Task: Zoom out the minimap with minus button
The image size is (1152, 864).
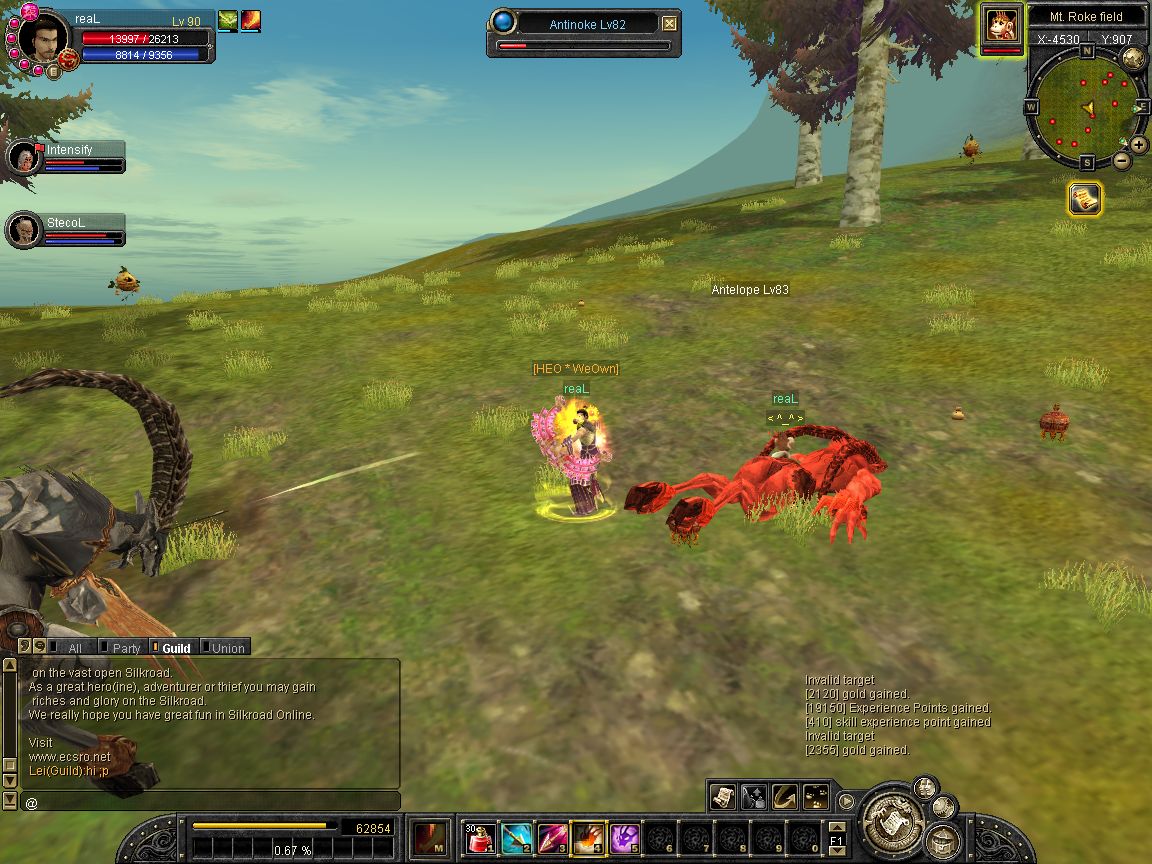Action: (x=1122, y=161)
